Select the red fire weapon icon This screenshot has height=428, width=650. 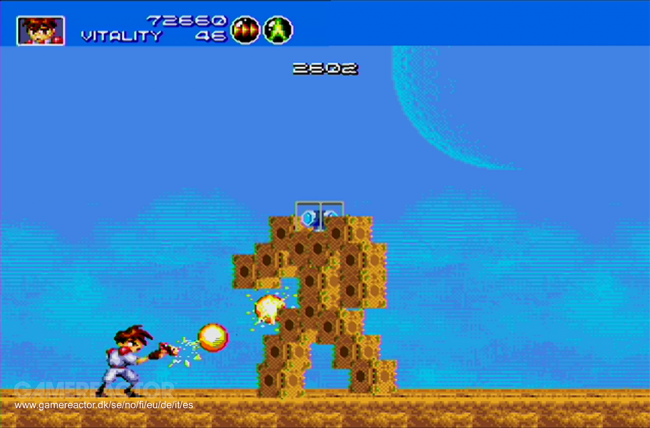pyautogui.click(x=245, y=30)
